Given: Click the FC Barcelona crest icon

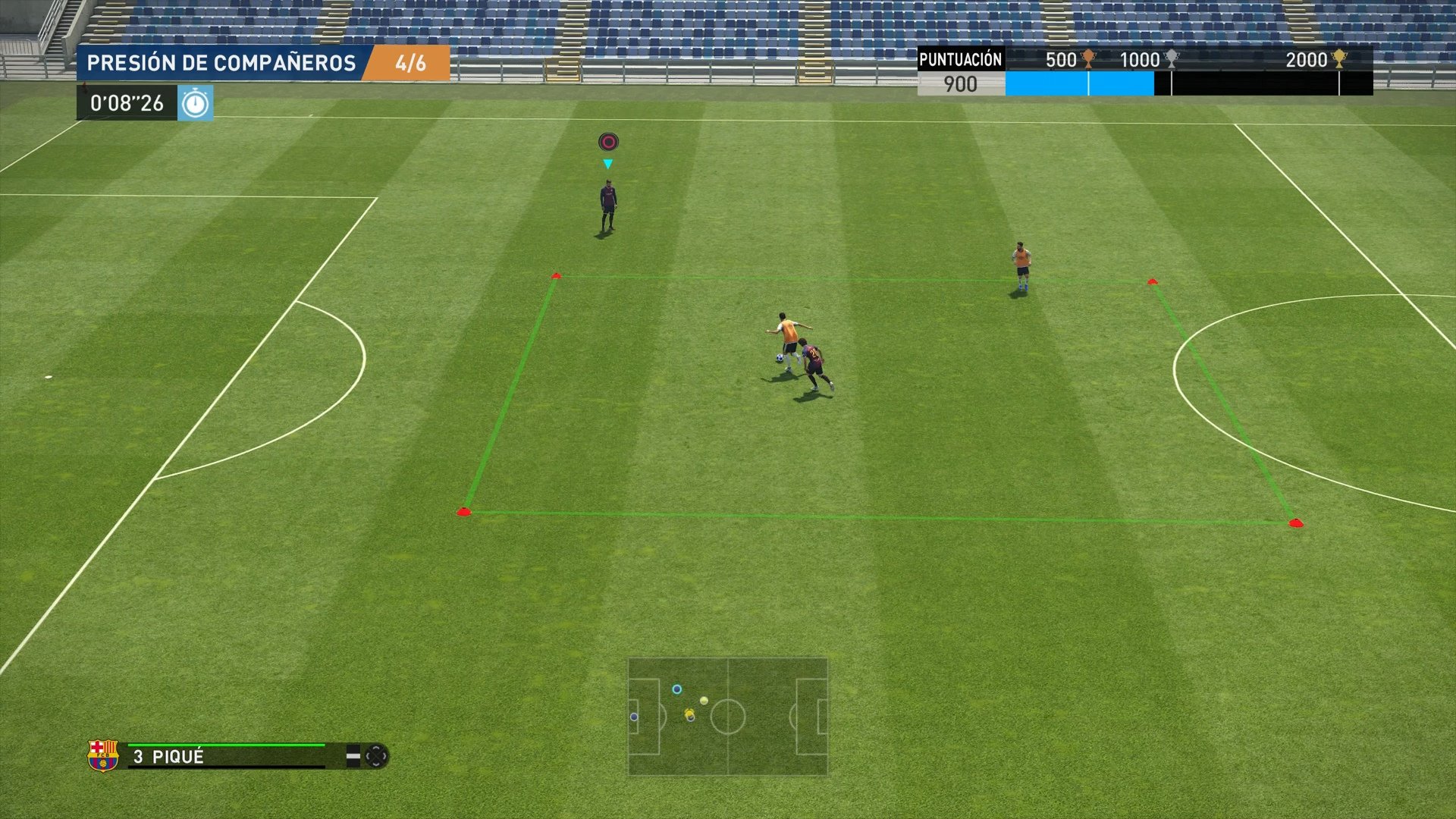Looking at the screenshot, I should [104, 755].
